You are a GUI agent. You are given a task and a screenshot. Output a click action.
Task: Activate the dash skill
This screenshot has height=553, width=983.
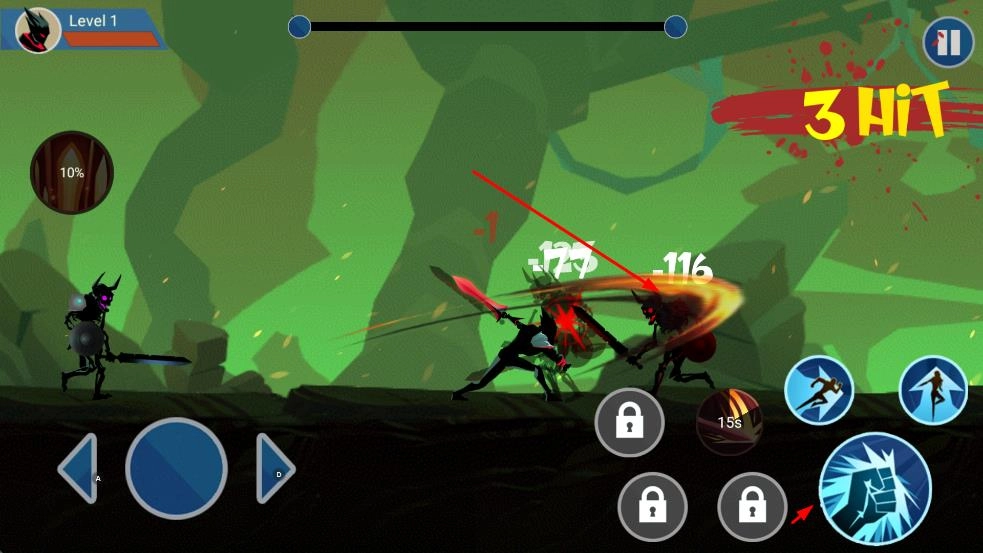click(x=819, y=390)
